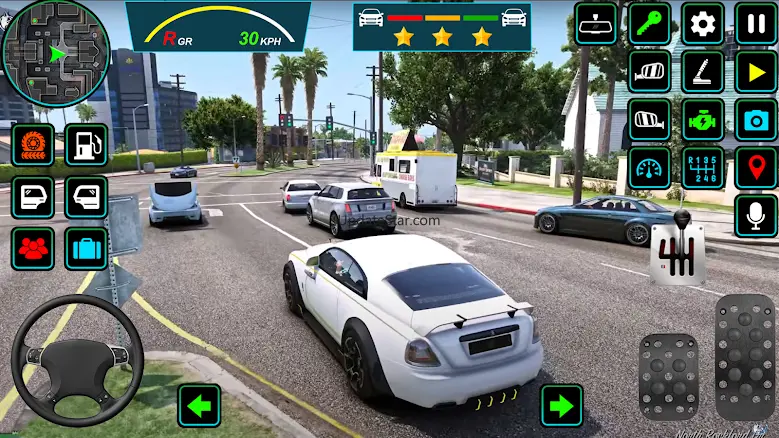
Task: Click the orange tire icon
Action: pyautogui.click(x=32, y=144)
